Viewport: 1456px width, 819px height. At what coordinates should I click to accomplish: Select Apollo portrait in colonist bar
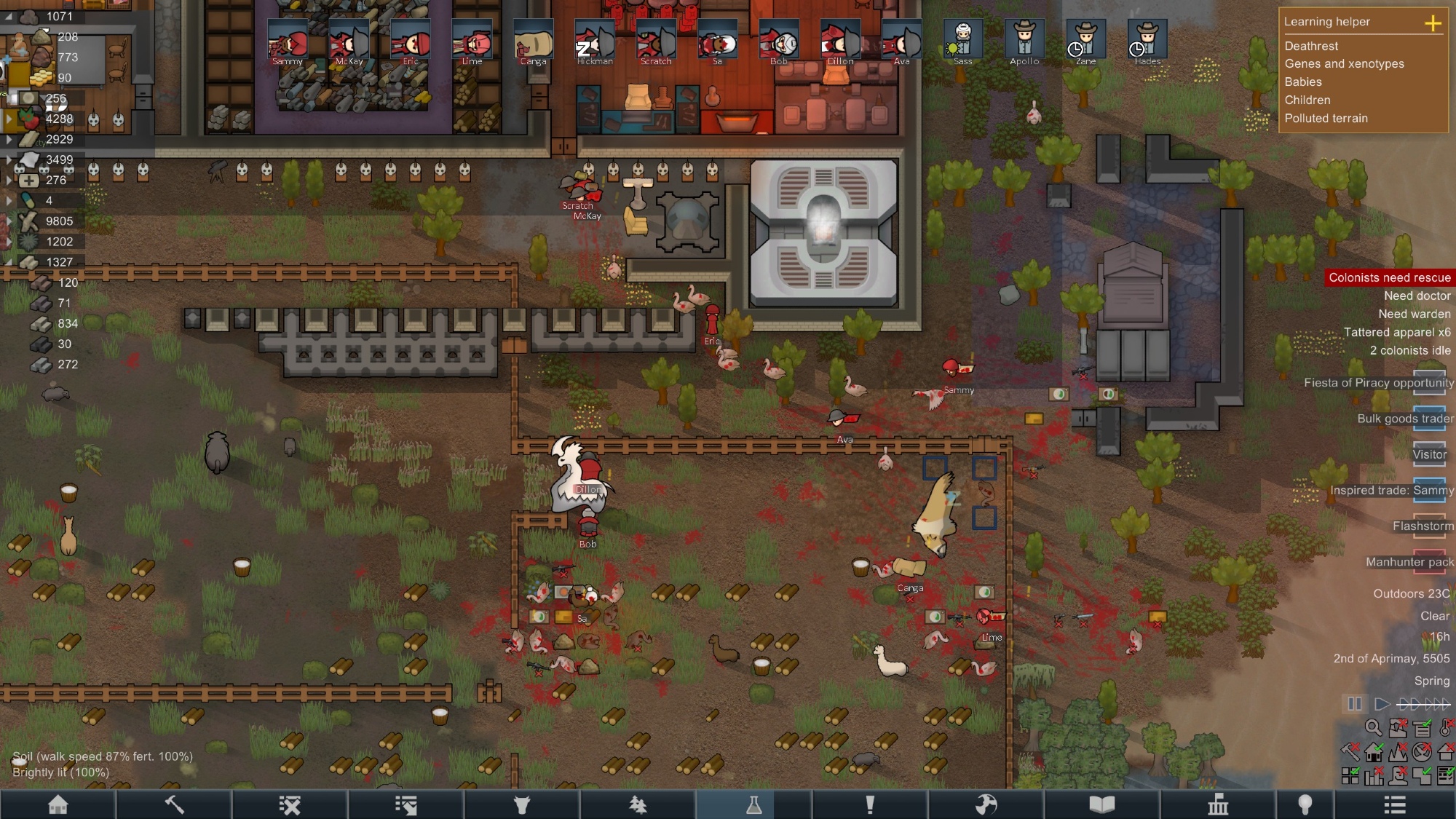coord(1024,41)
